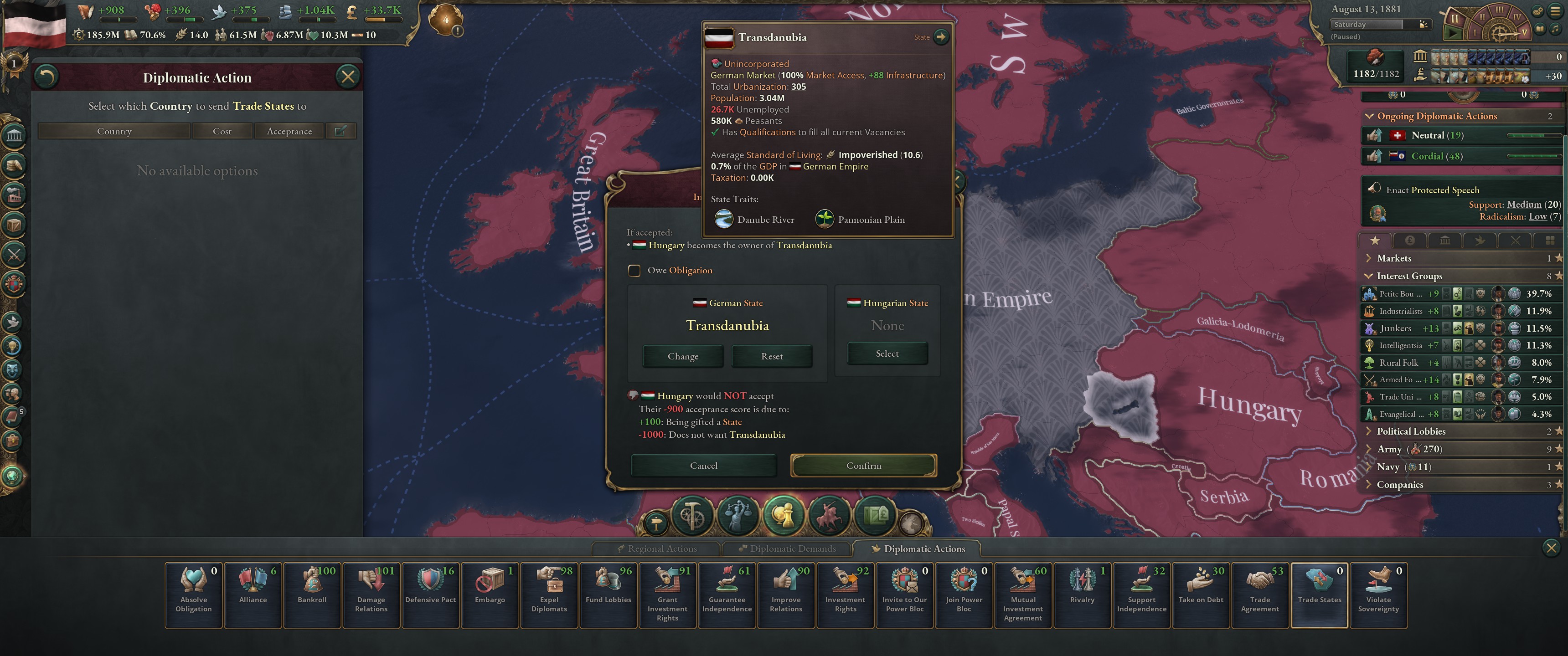Image resolution: width=1568 pixels, height=656 pixels.
Task: Click Confirm to send the Trade States offer
Action: click(x=864, y=465)
